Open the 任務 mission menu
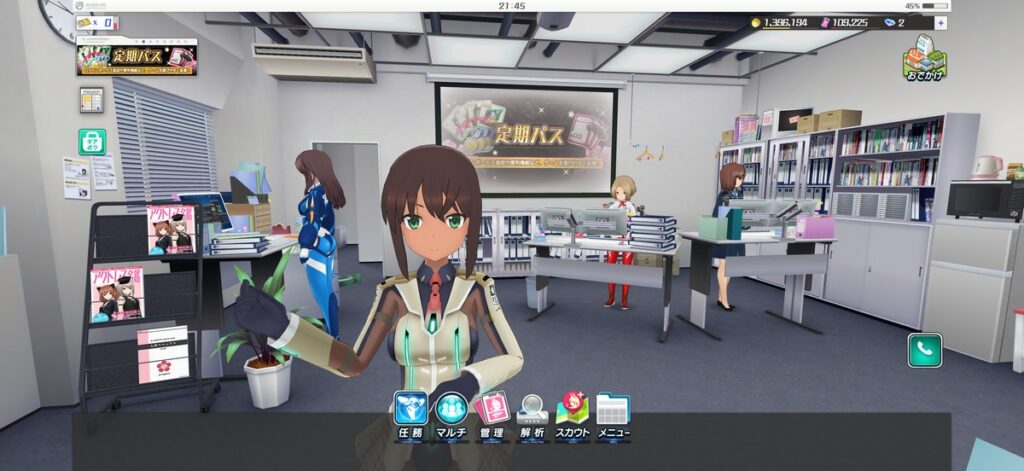 (x=411, y=414)
